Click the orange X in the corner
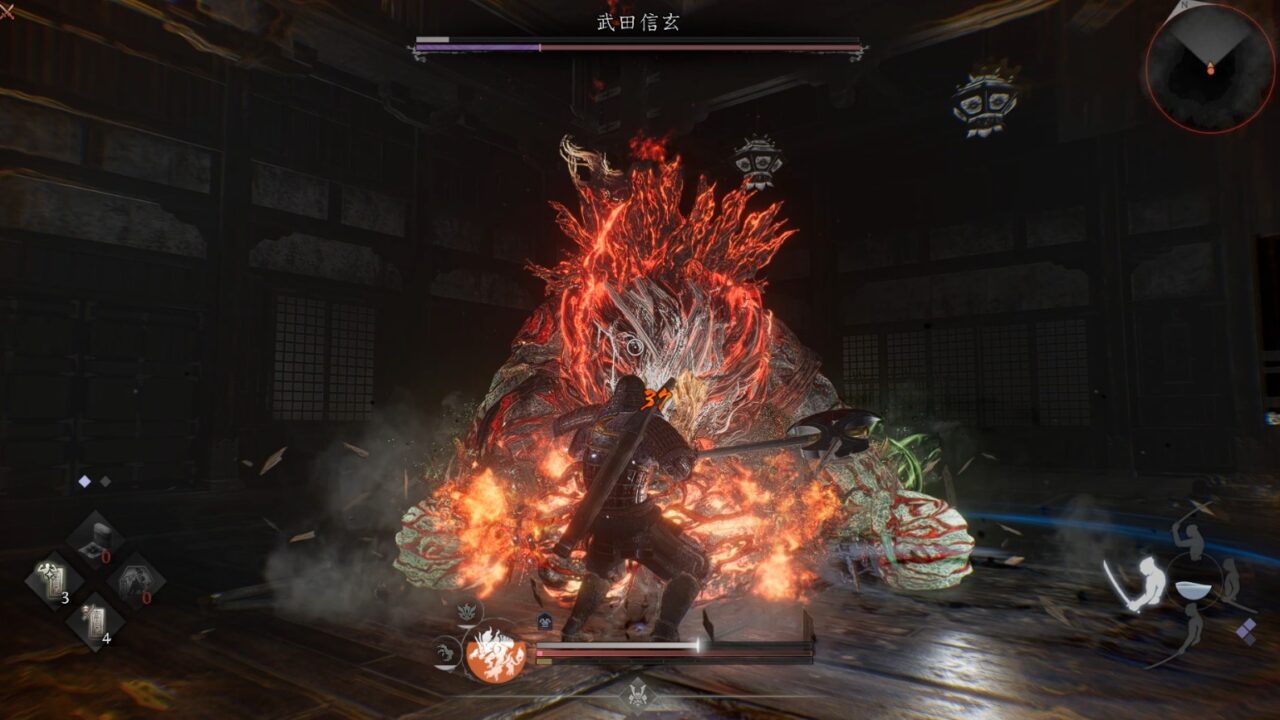The image size is (1280, 720). (x=6, y=12)
